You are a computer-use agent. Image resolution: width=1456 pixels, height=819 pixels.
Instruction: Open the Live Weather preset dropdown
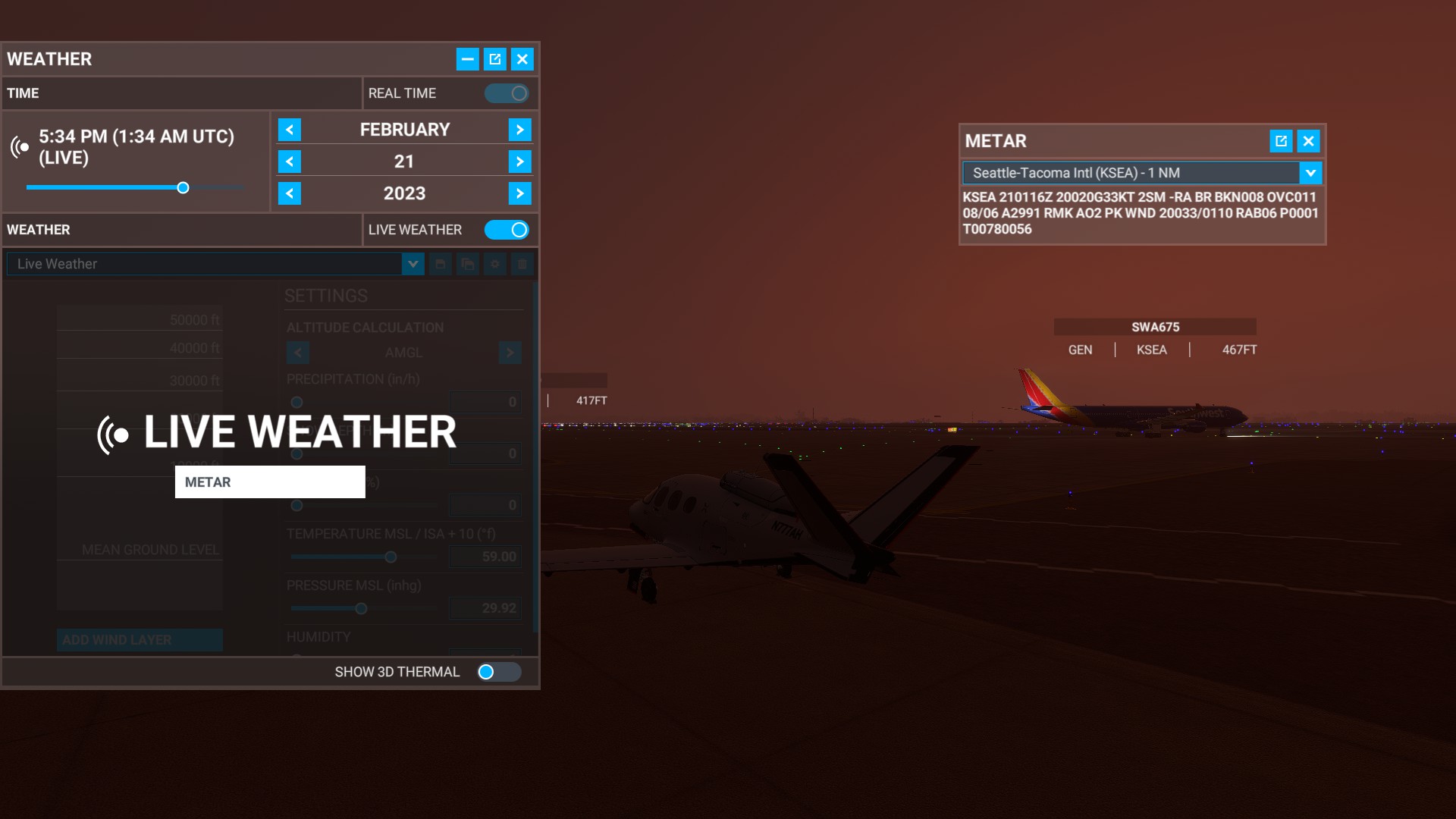coord(413,264)
